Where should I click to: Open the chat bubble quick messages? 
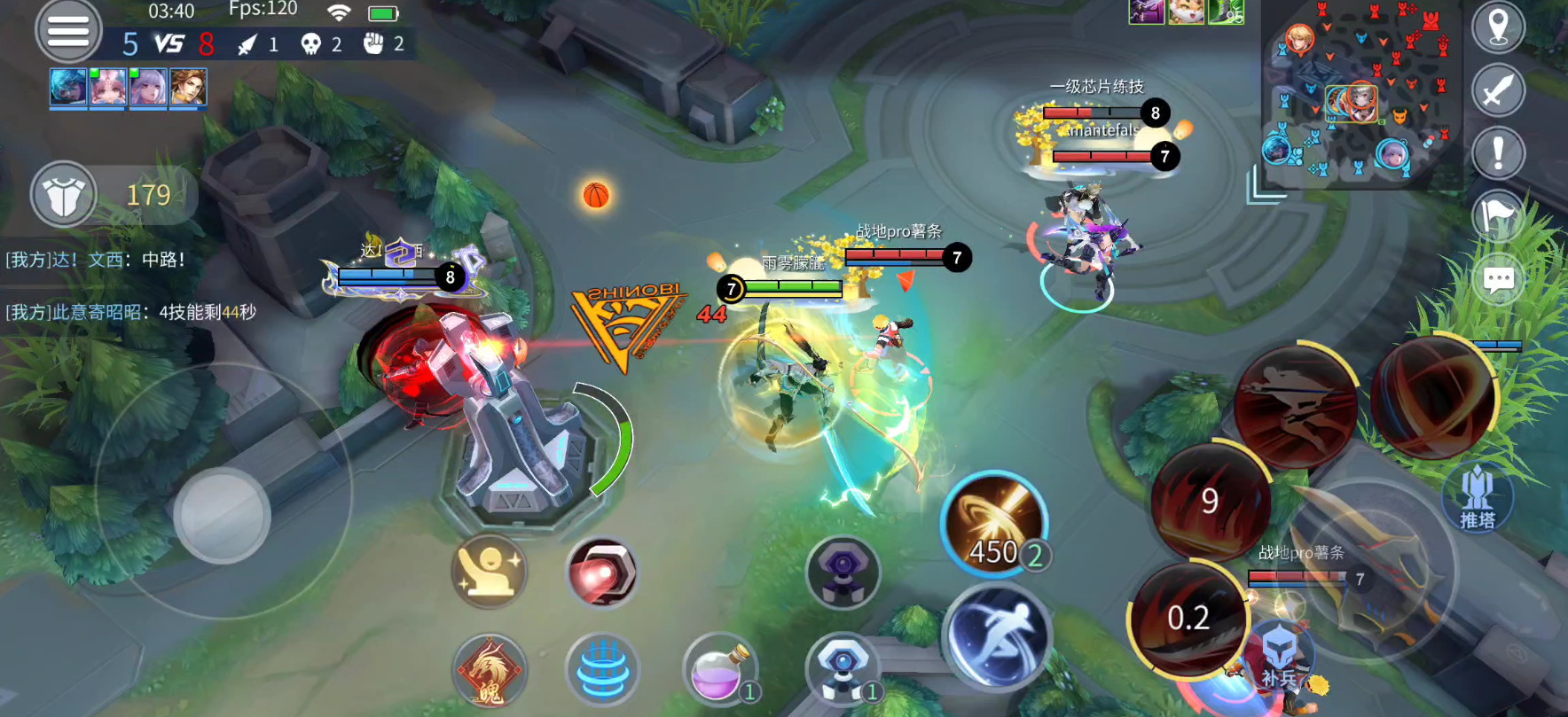[x=1498, y=281]
